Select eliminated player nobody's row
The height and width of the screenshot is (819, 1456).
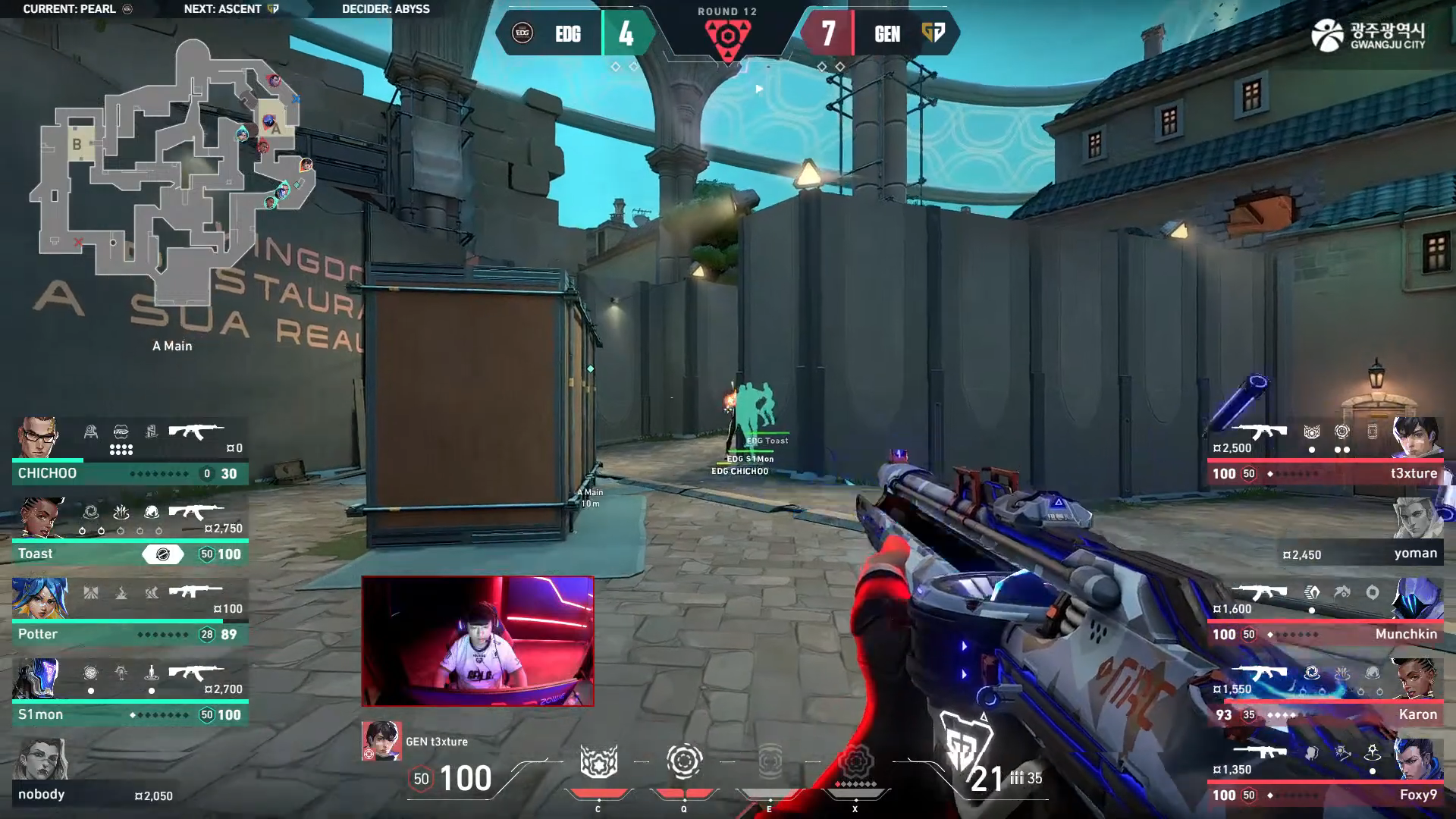pyautogui.click(x=95, y=773)
